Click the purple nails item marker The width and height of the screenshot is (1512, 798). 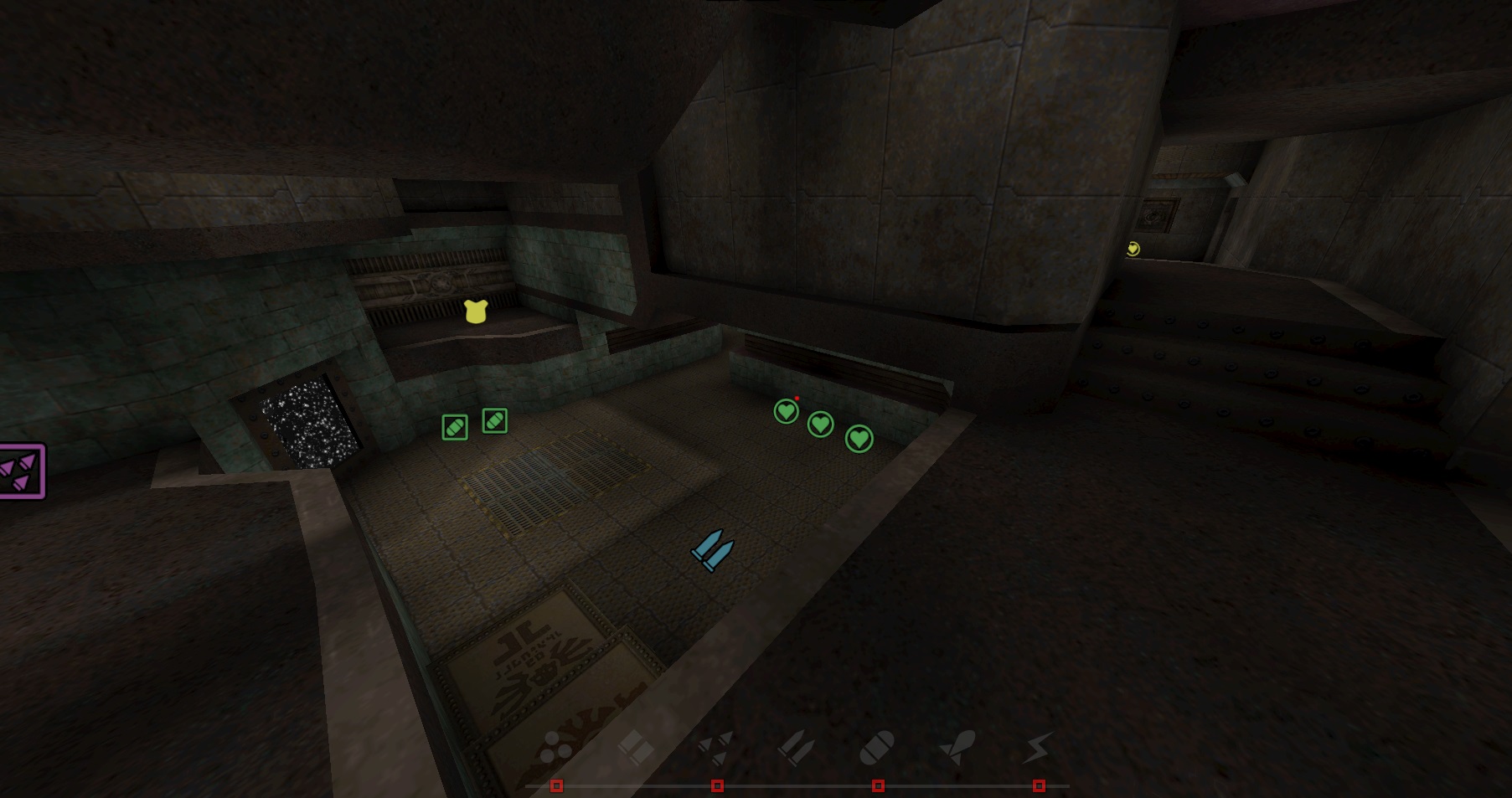click(20, 471)
